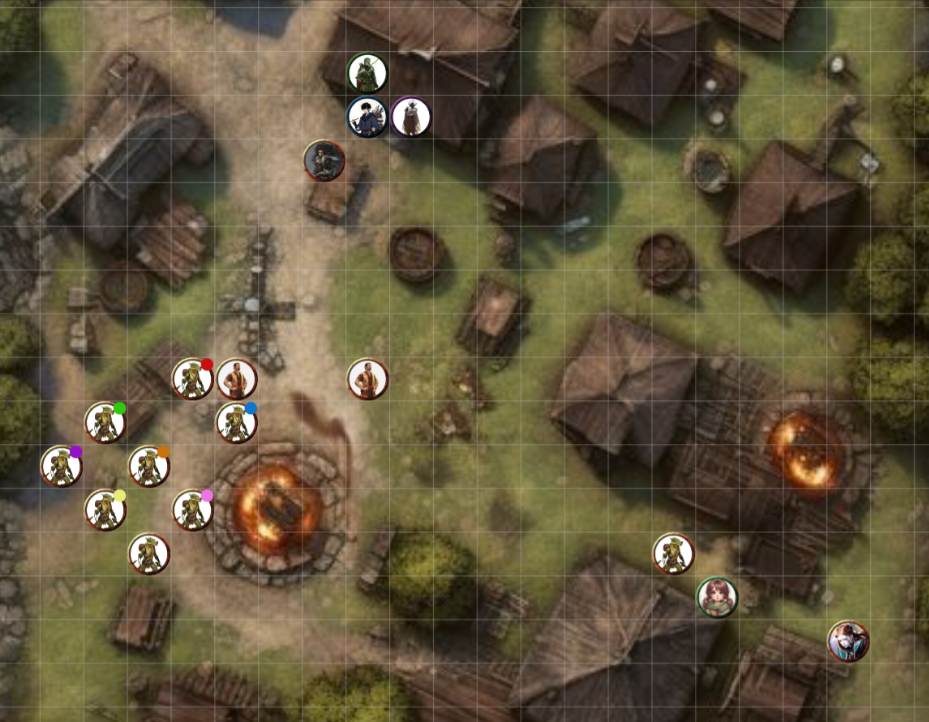Select the purple-bordered robed figure token
This screenshot has height=722, width=929.
click(x=411, y=117)
